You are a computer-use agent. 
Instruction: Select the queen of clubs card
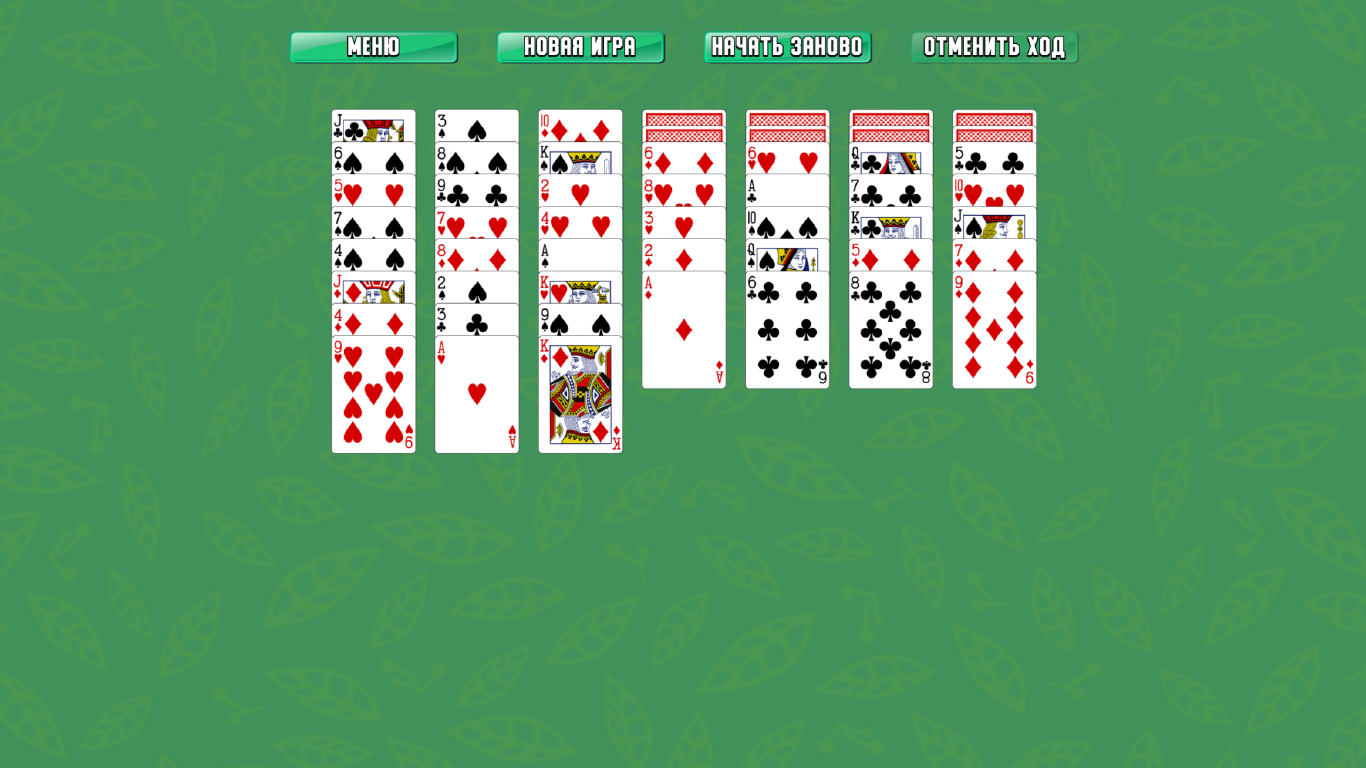891,160
